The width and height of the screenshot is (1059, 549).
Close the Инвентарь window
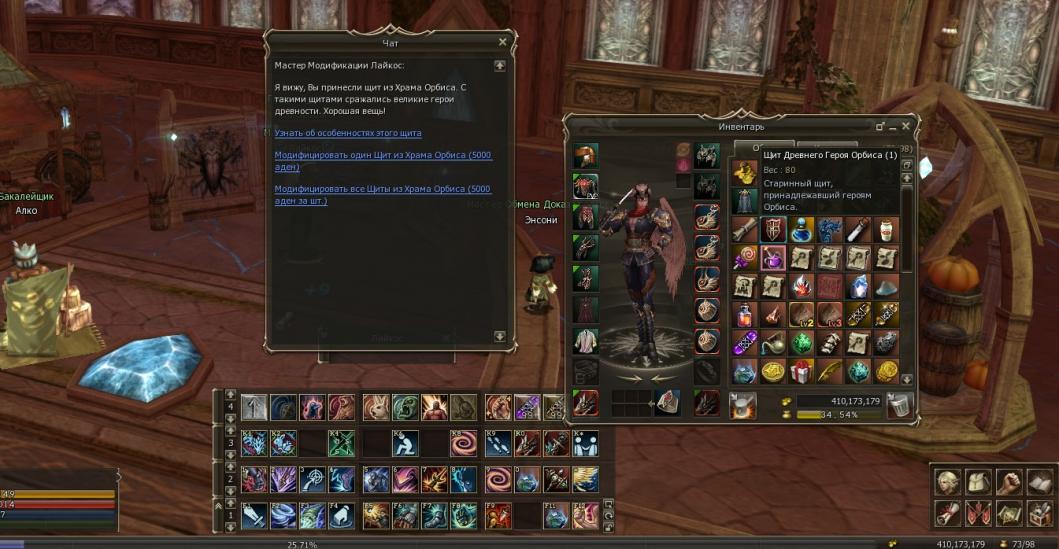(x=905, y=127)
